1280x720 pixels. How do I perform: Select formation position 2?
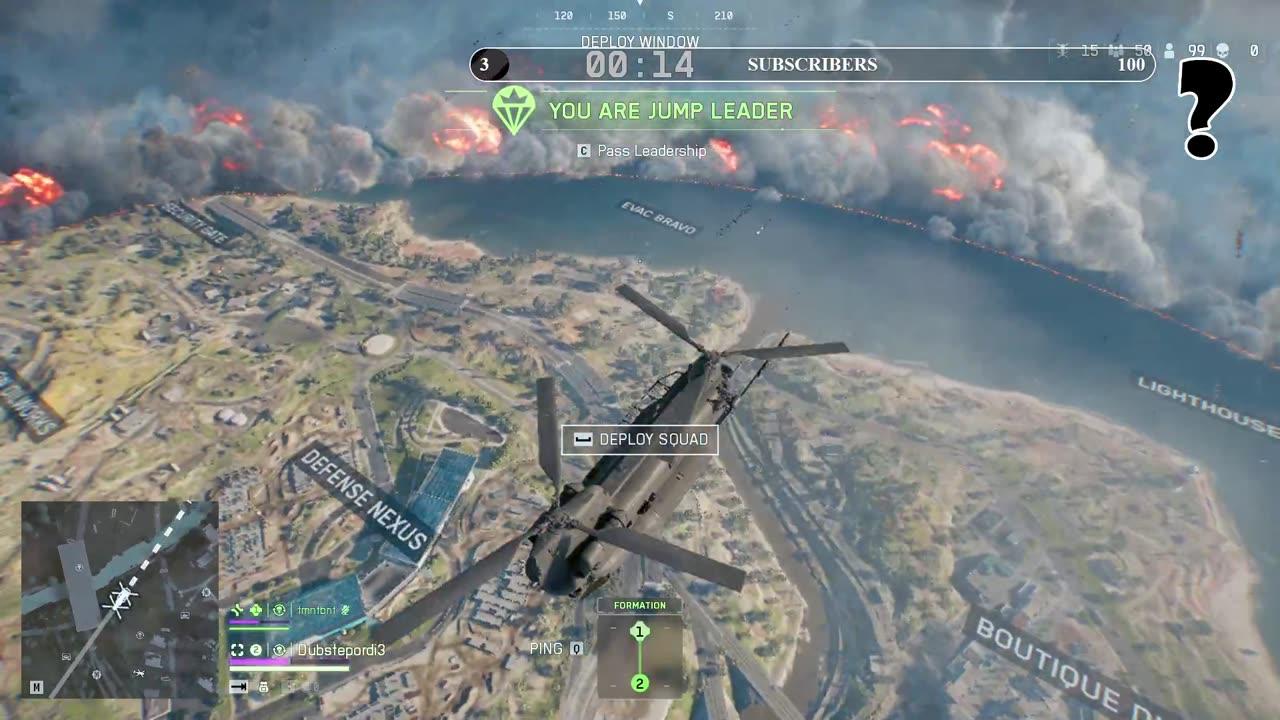point(638,684)
